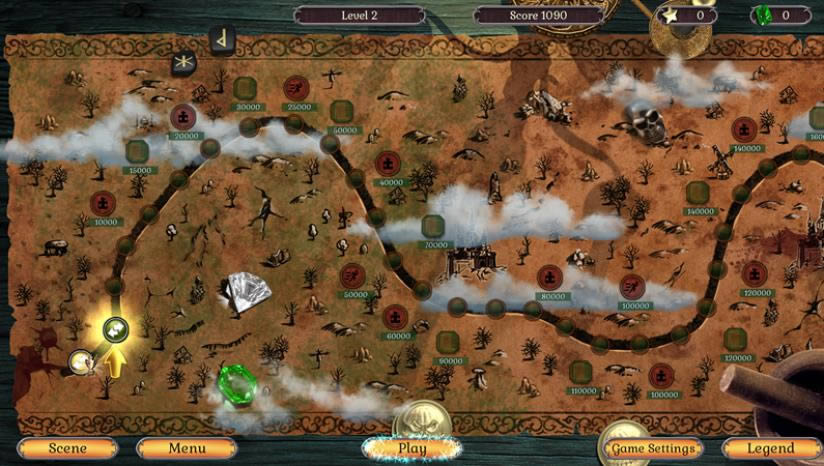Show the map Legend
Screen dimensions: 824x466
pyautogui.click(x=771, y=449)
